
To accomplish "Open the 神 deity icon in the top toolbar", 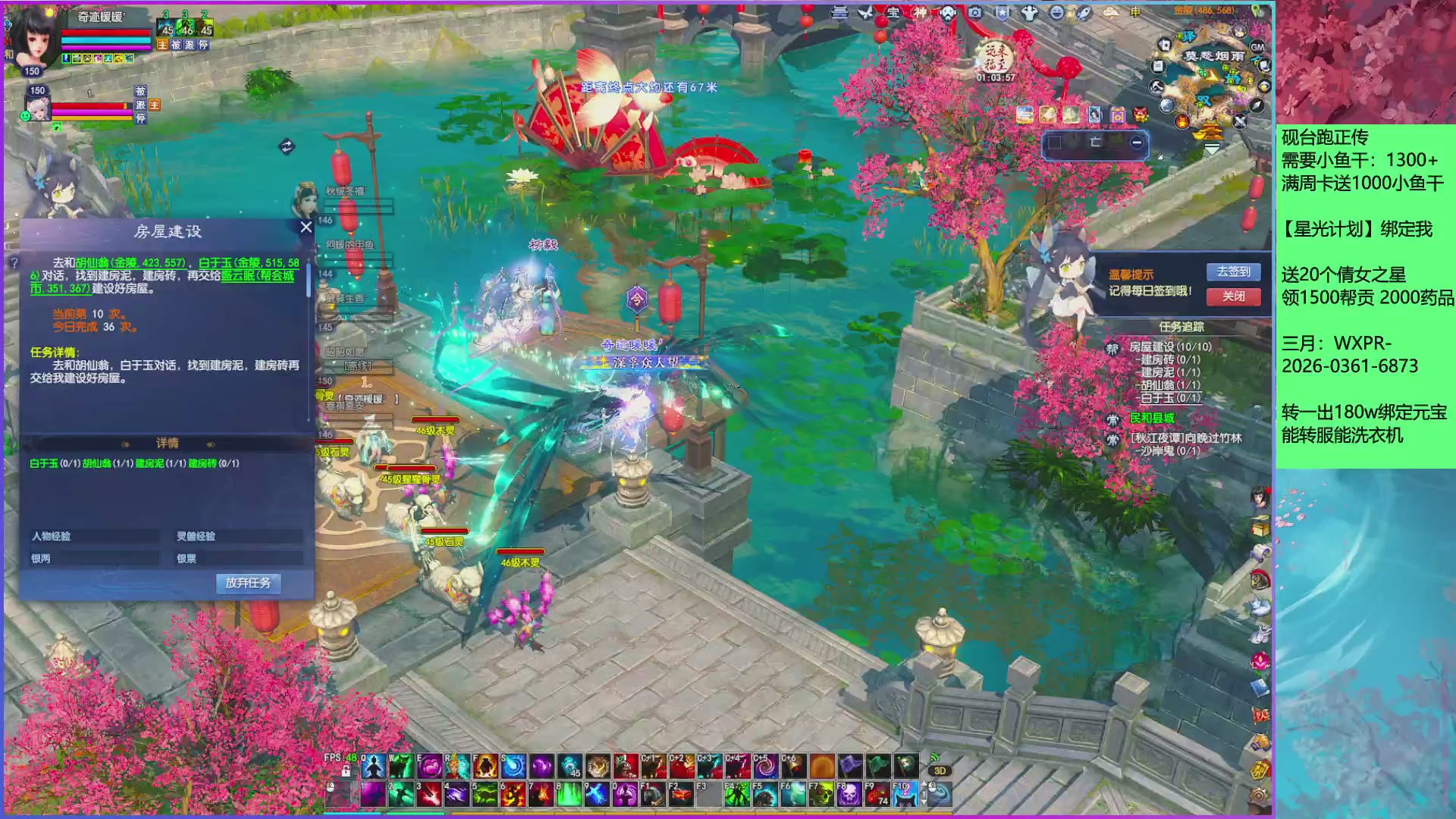I will (x=918, y=13).
